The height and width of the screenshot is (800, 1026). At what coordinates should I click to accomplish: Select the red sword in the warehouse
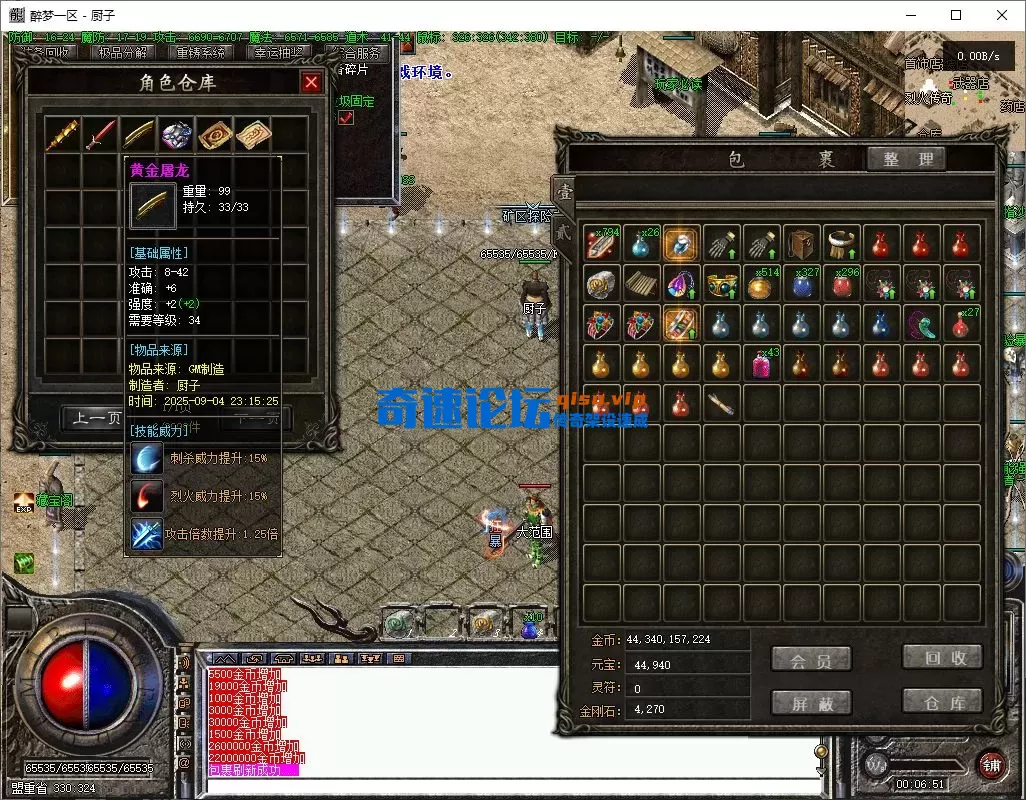tap(100, 134)
